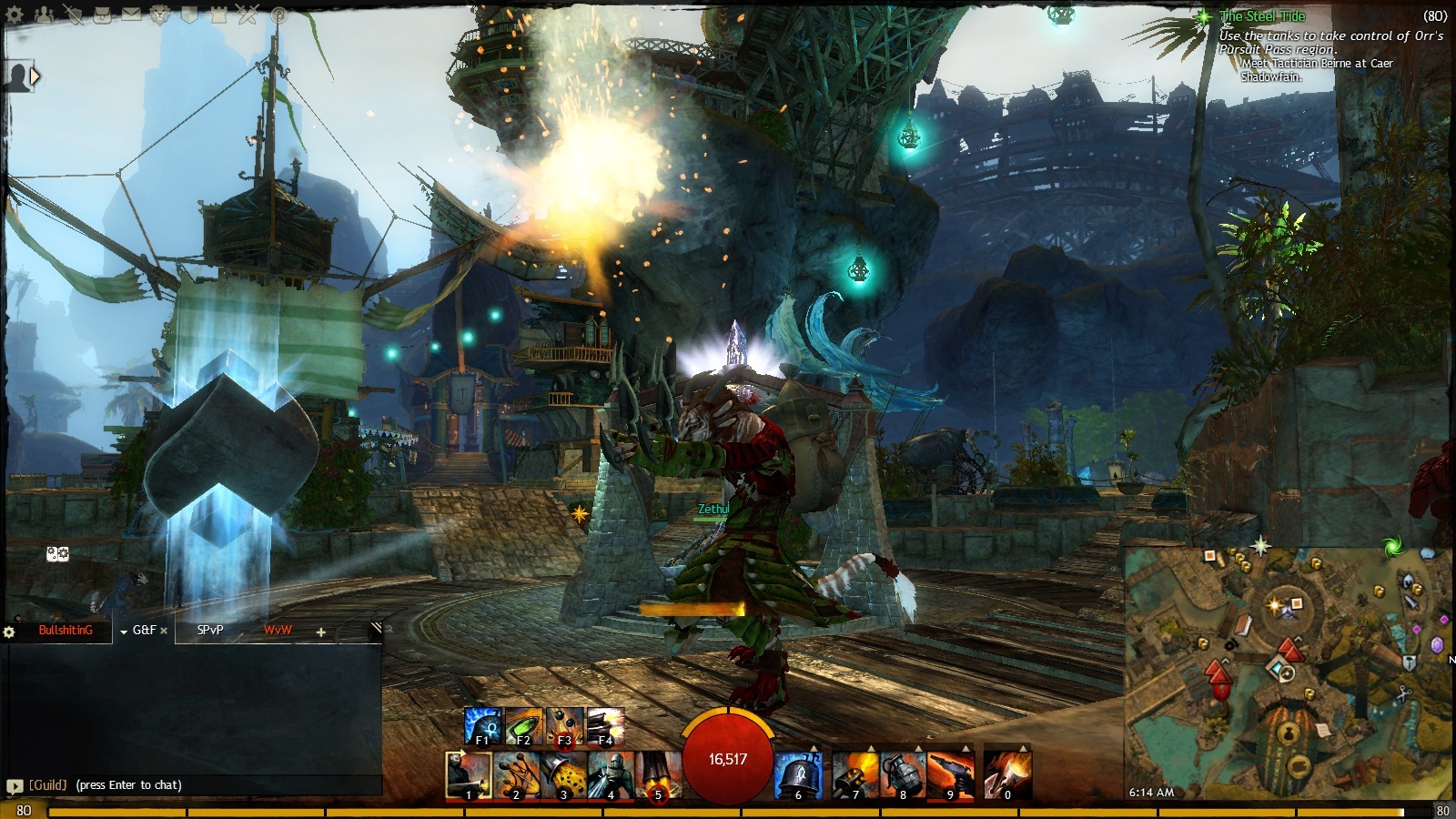Open the inventory bag icon

pos(102,15)
